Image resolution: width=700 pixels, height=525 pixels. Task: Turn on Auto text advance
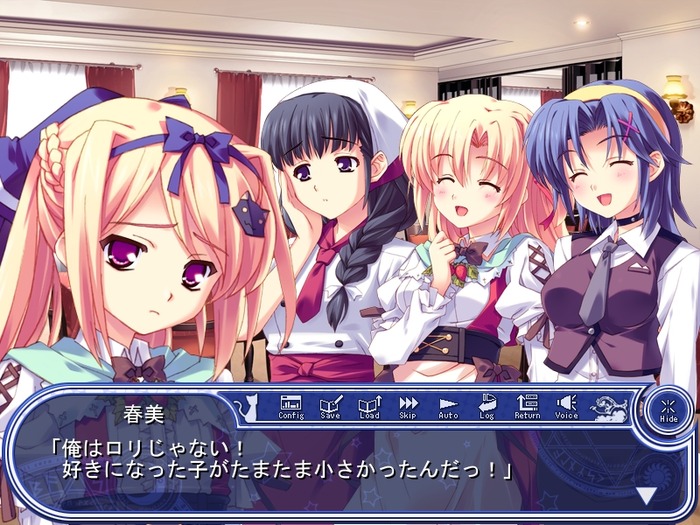coord(448,405)
